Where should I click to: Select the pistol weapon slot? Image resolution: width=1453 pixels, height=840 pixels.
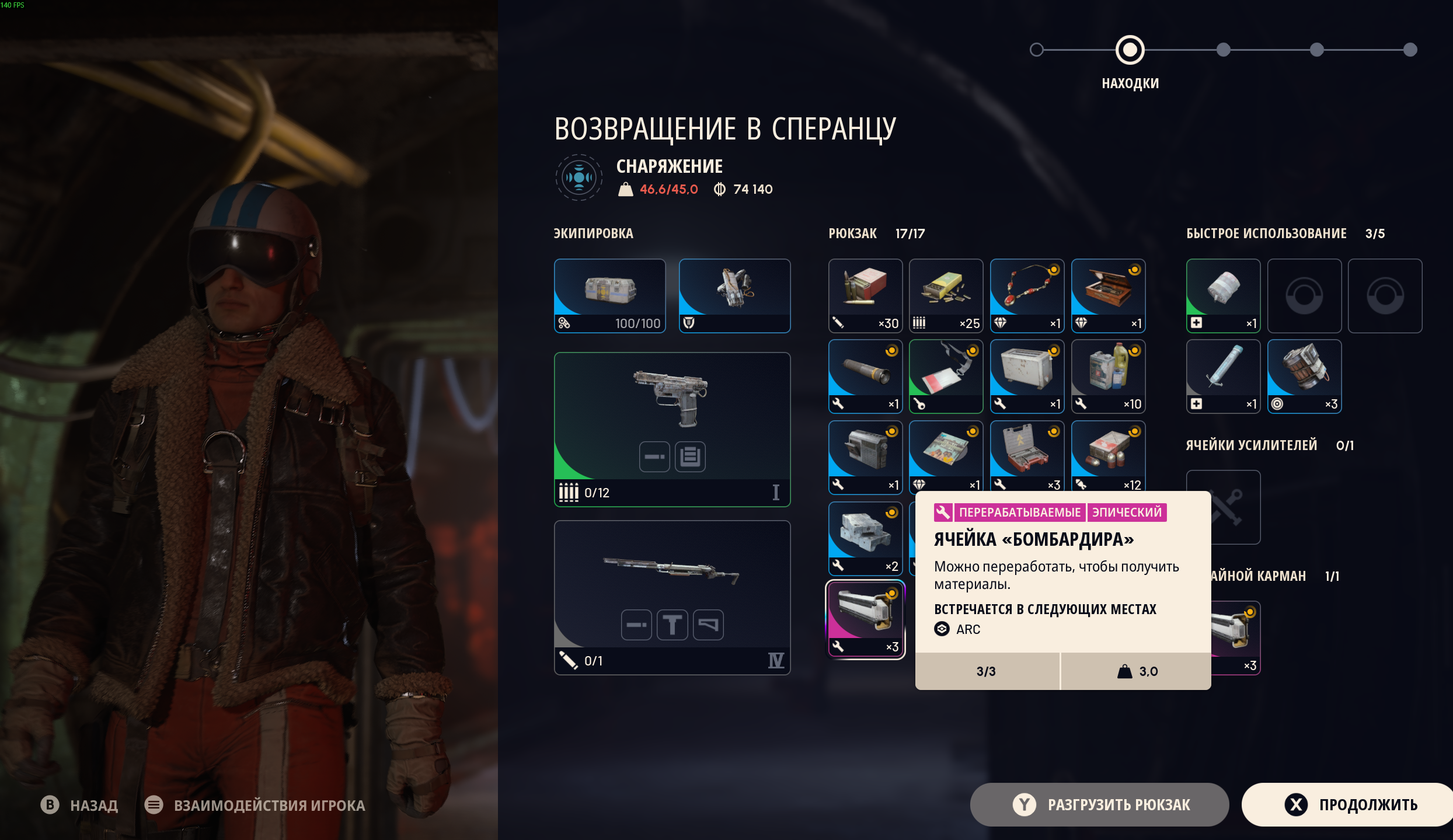click(x=672, y=429)
